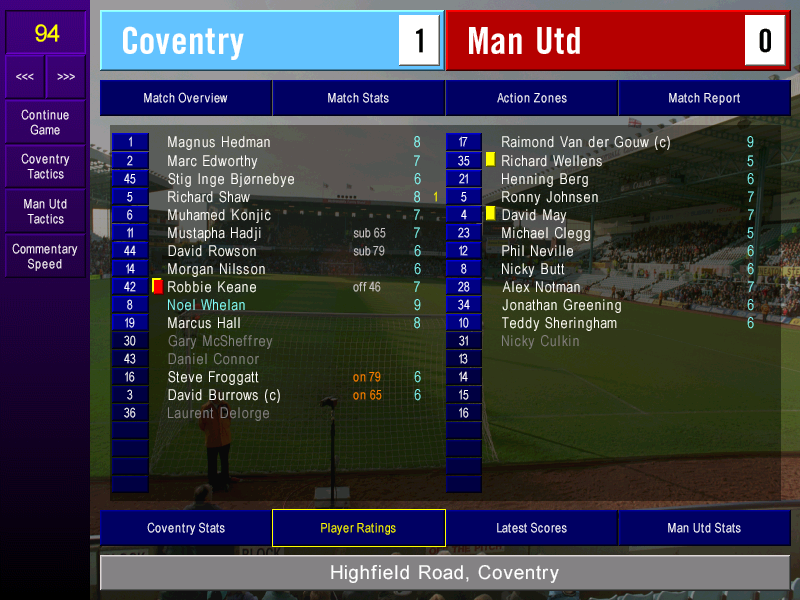Open Man Utd Tactics

point(45,211)
